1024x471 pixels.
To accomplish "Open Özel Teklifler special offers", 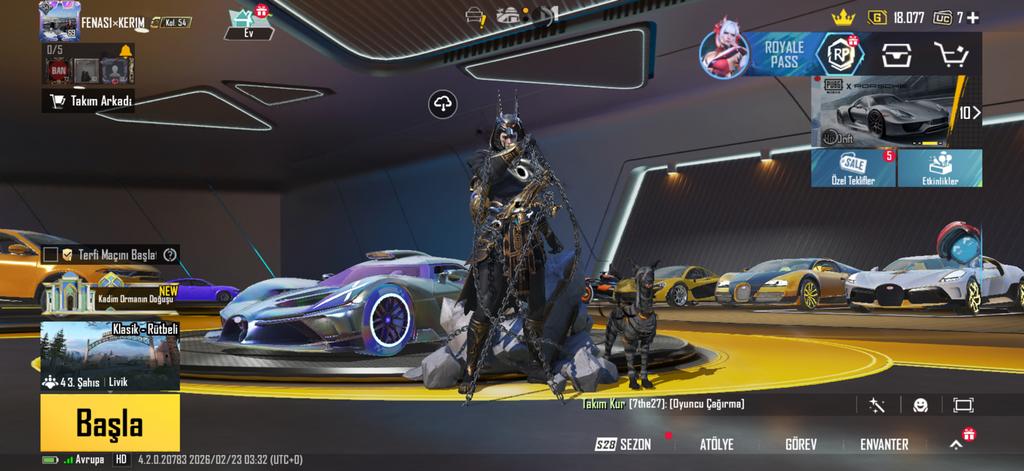I will 852,168.
